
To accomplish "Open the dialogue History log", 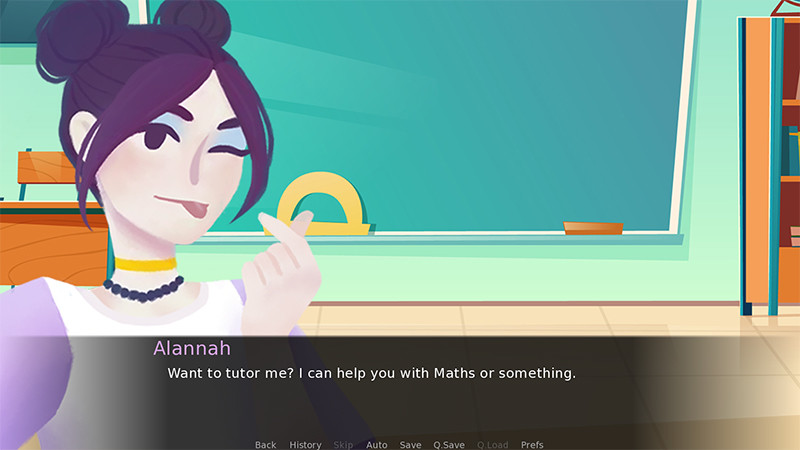I will (x=305, y=444).
